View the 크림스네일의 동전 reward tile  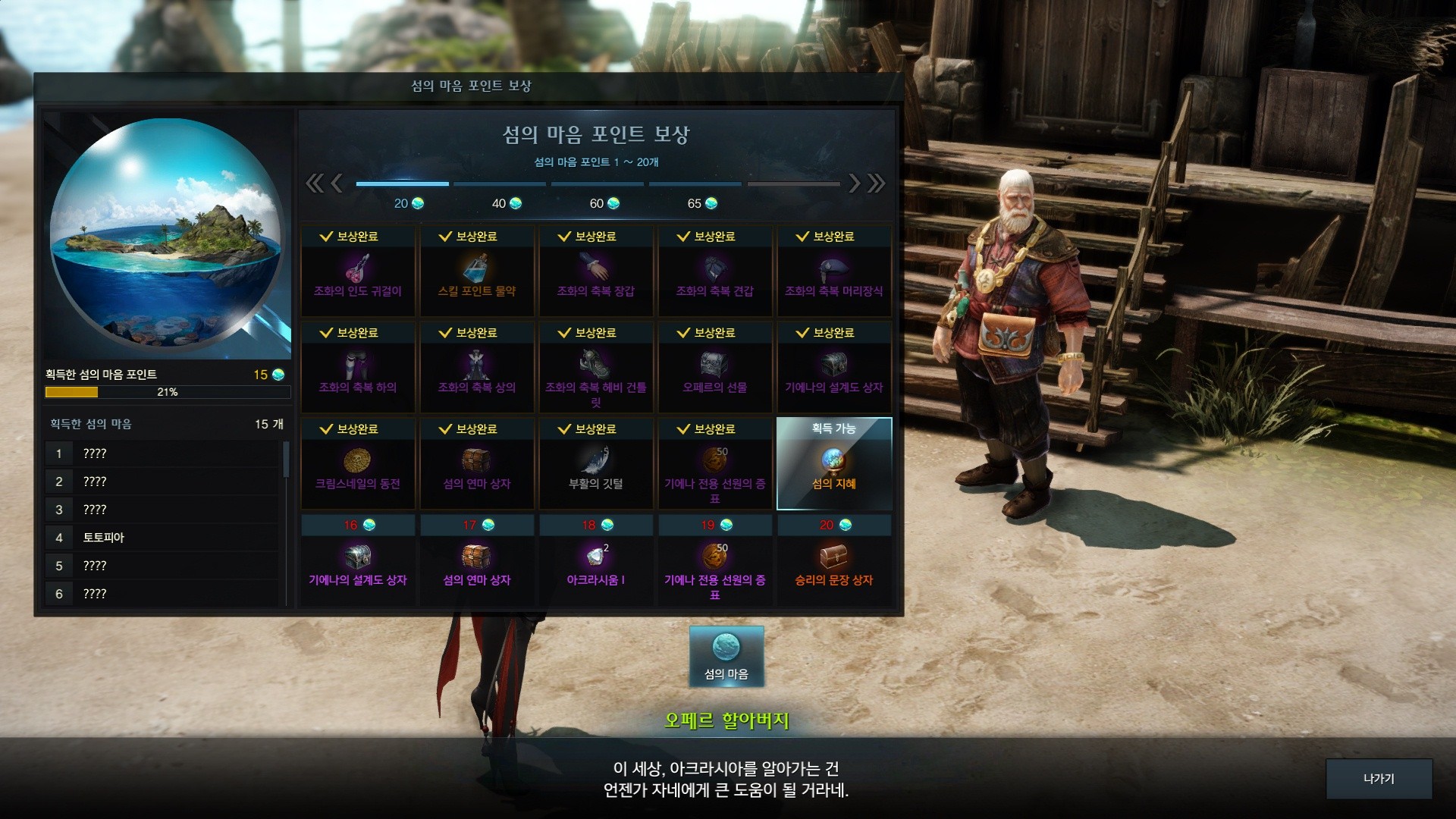(358, 464)
